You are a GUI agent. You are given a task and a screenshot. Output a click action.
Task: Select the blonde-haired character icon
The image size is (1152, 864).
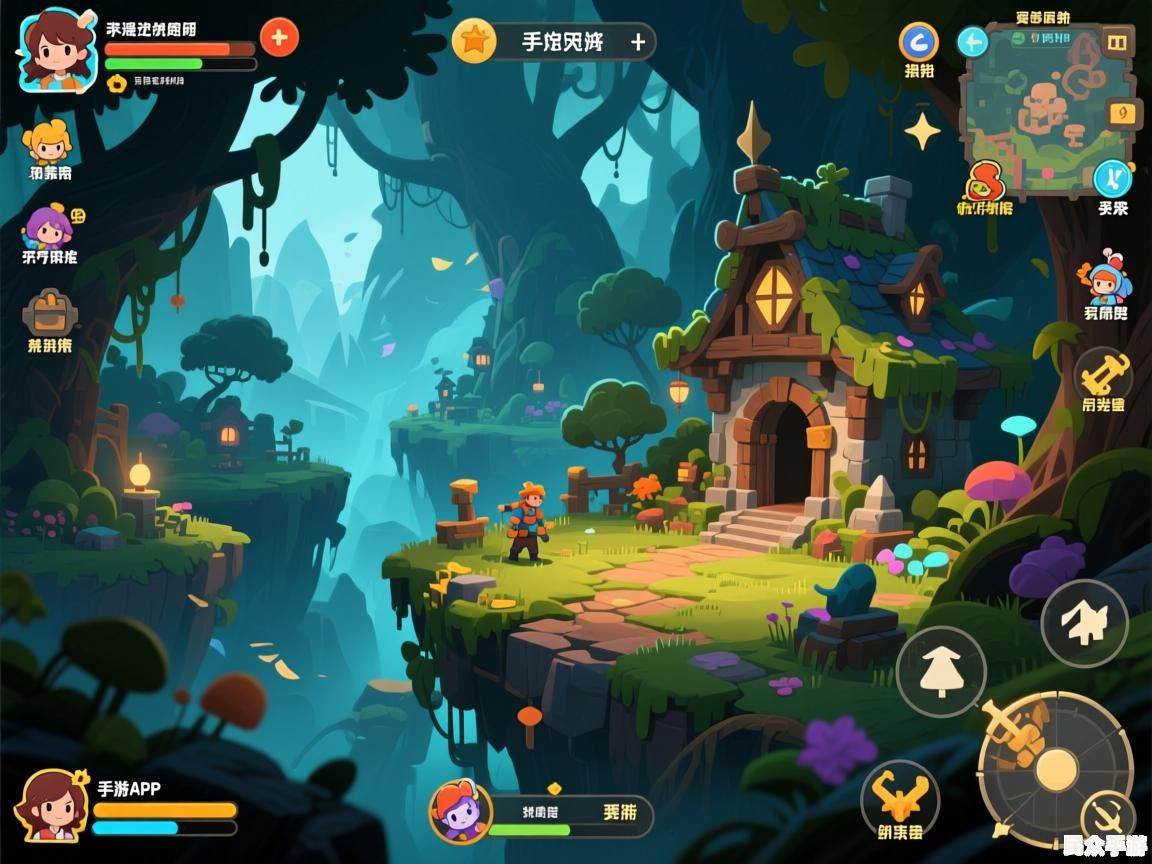(48, 142)
